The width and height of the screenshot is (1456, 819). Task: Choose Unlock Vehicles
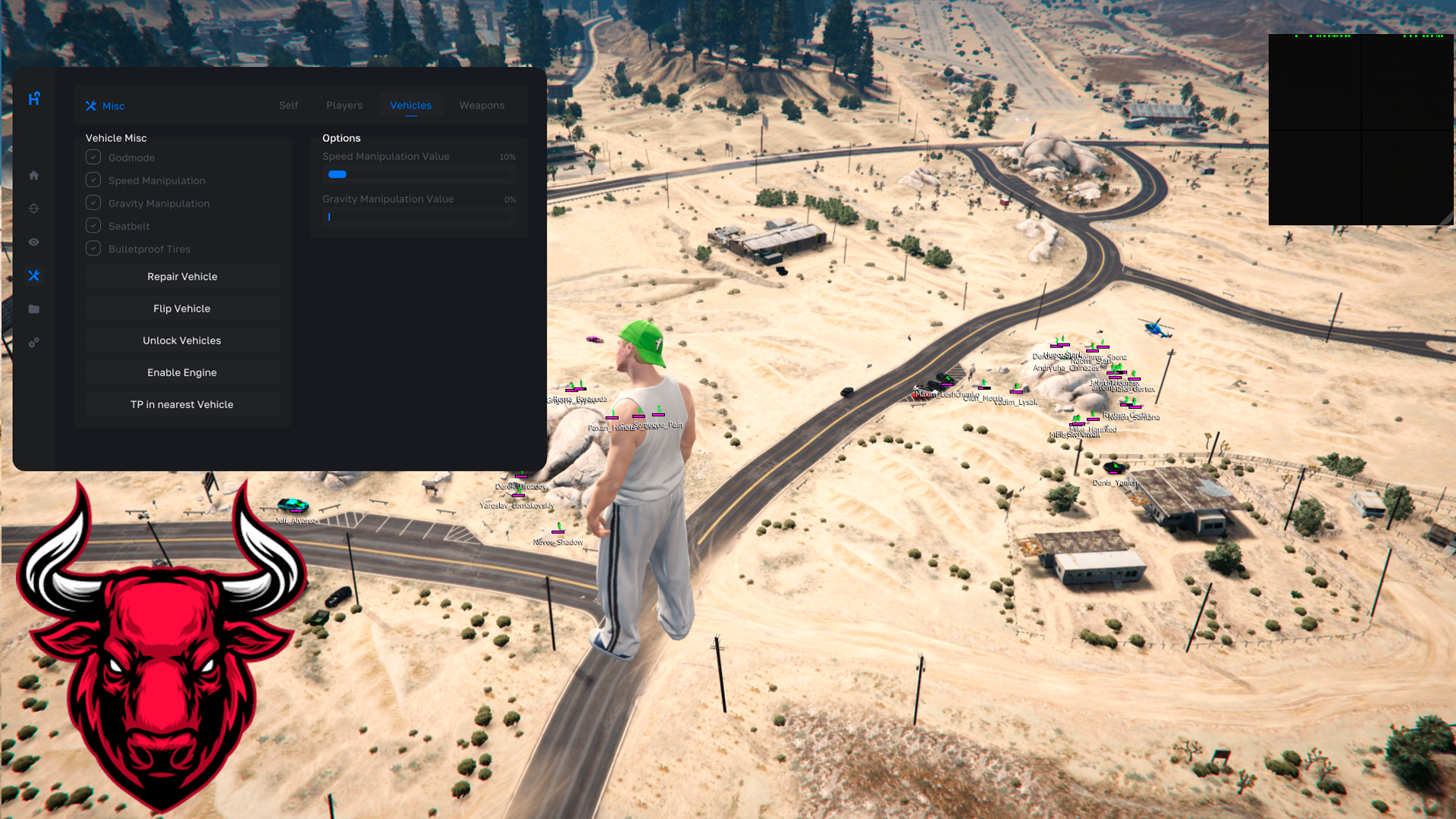point(182,340)
